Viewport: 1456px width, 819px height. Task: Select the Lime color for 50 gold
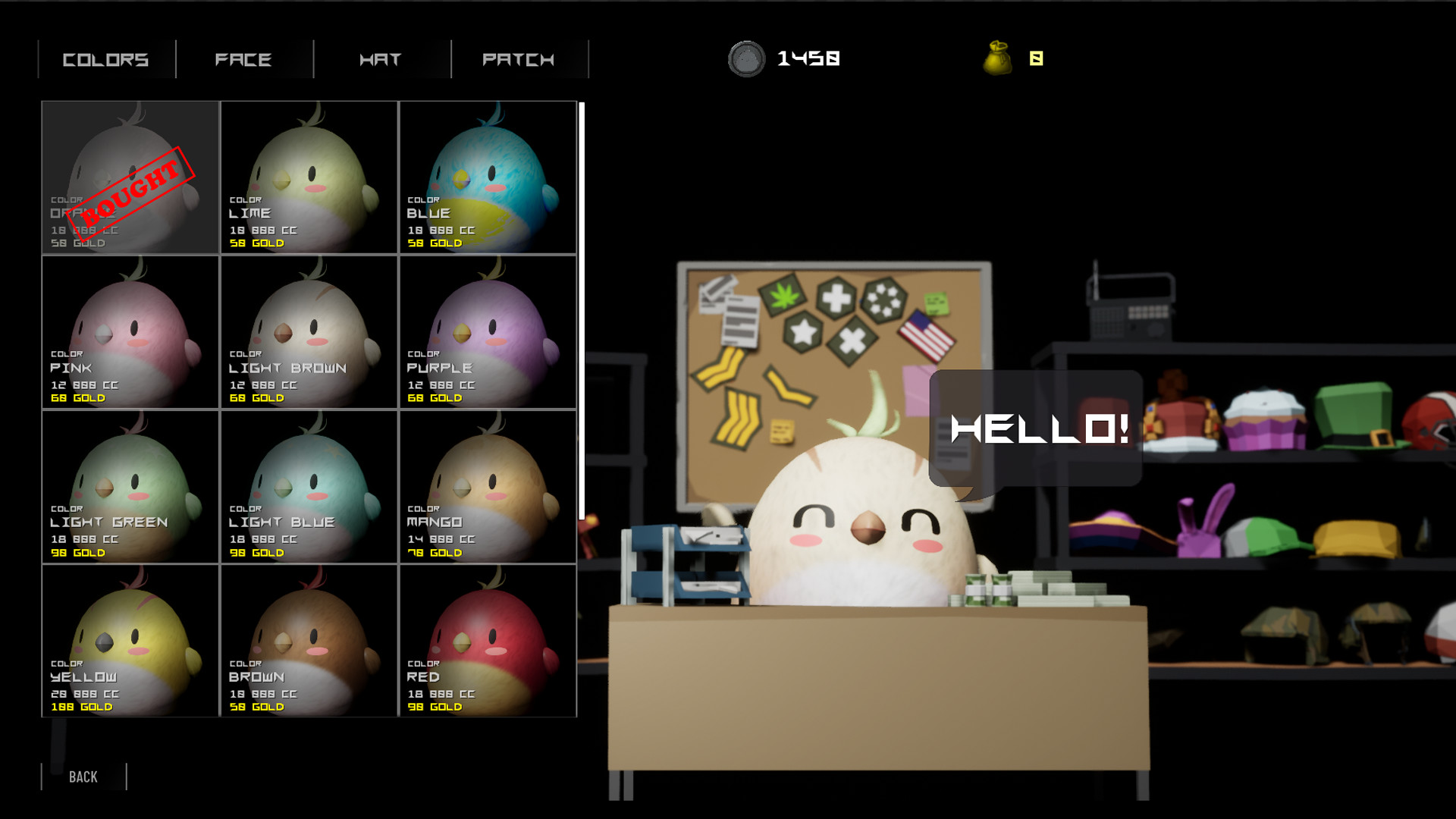pyautogui.click(x=309, y=178)
